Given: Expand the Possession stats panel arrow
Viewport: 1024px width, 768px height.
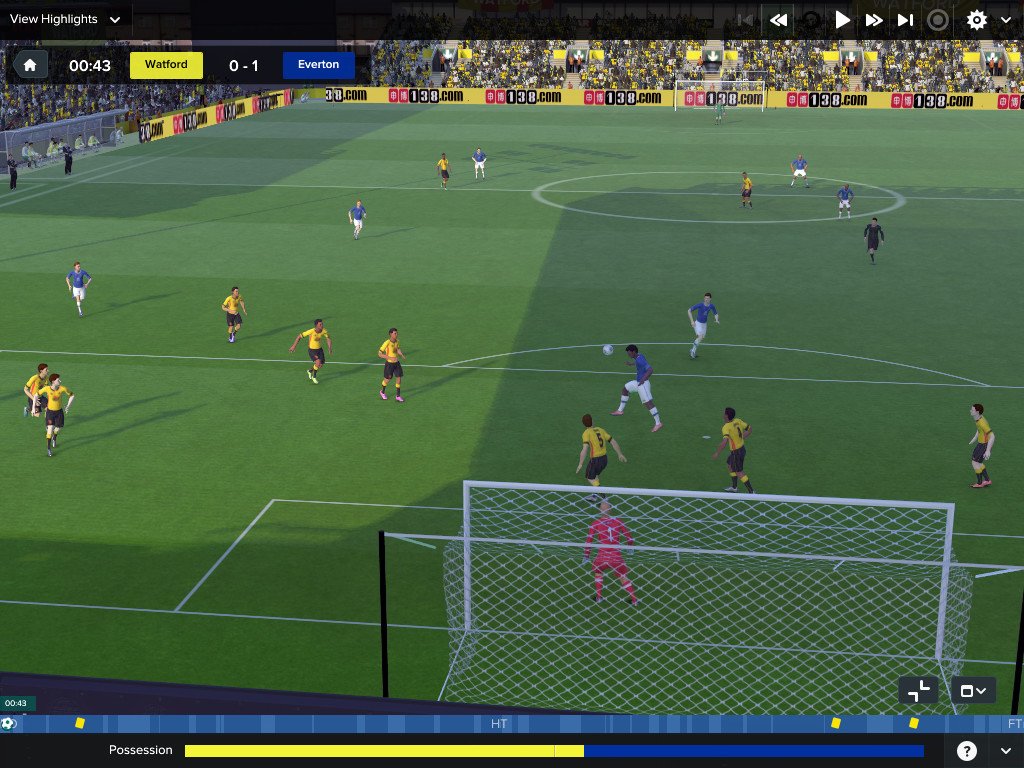Looking at the screenshot, I should pos(1005,750).
